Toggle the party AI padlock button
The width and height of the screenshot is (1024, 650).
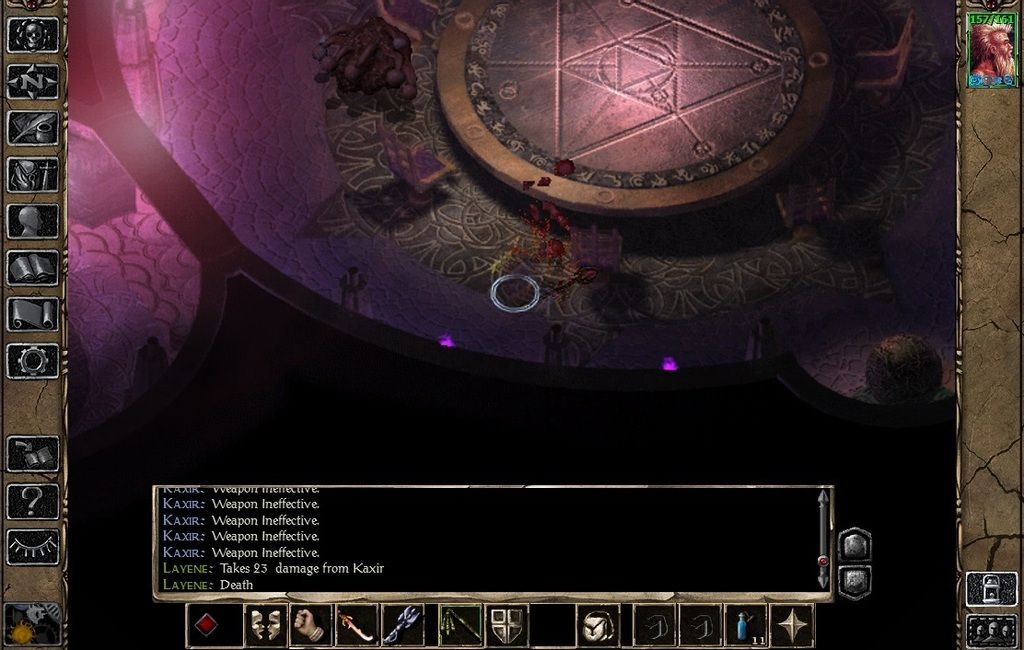point(991,588)
